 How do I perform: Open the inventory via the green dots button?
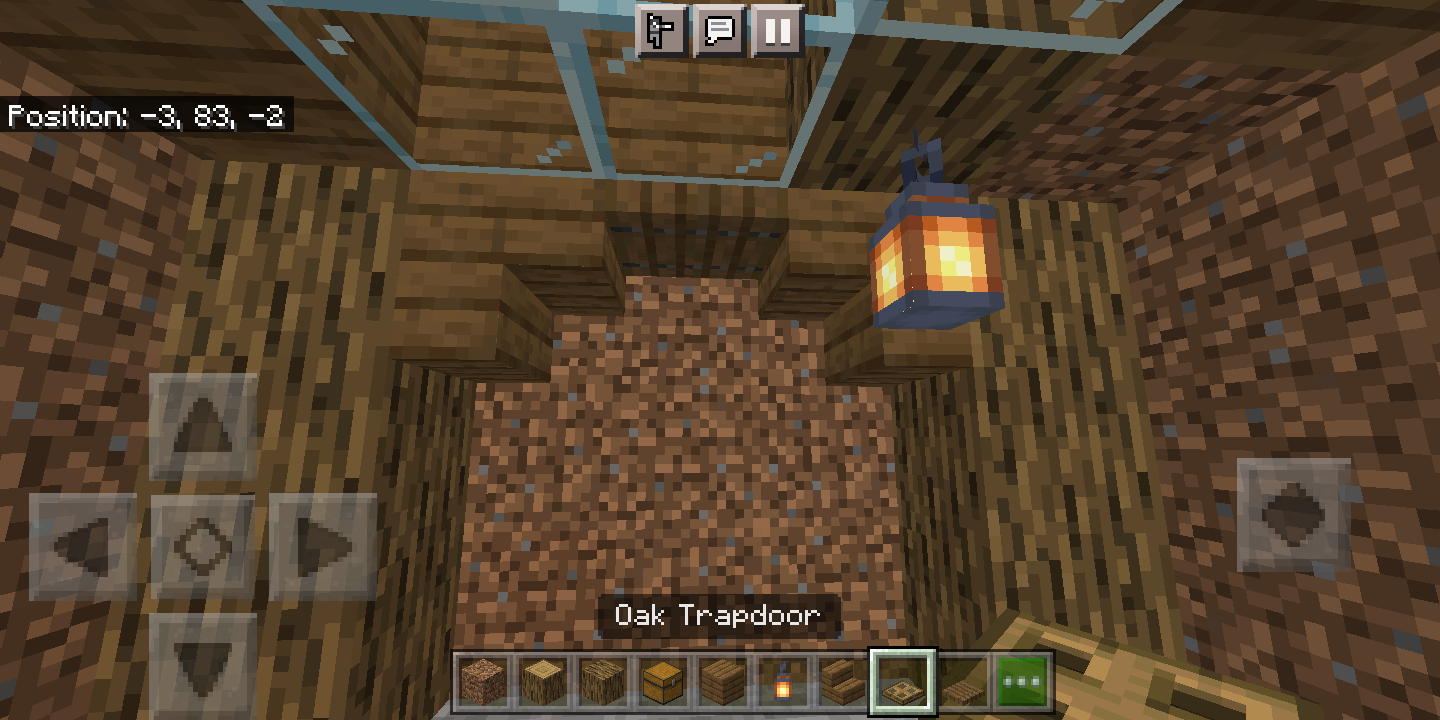[x=1021, y=681]
